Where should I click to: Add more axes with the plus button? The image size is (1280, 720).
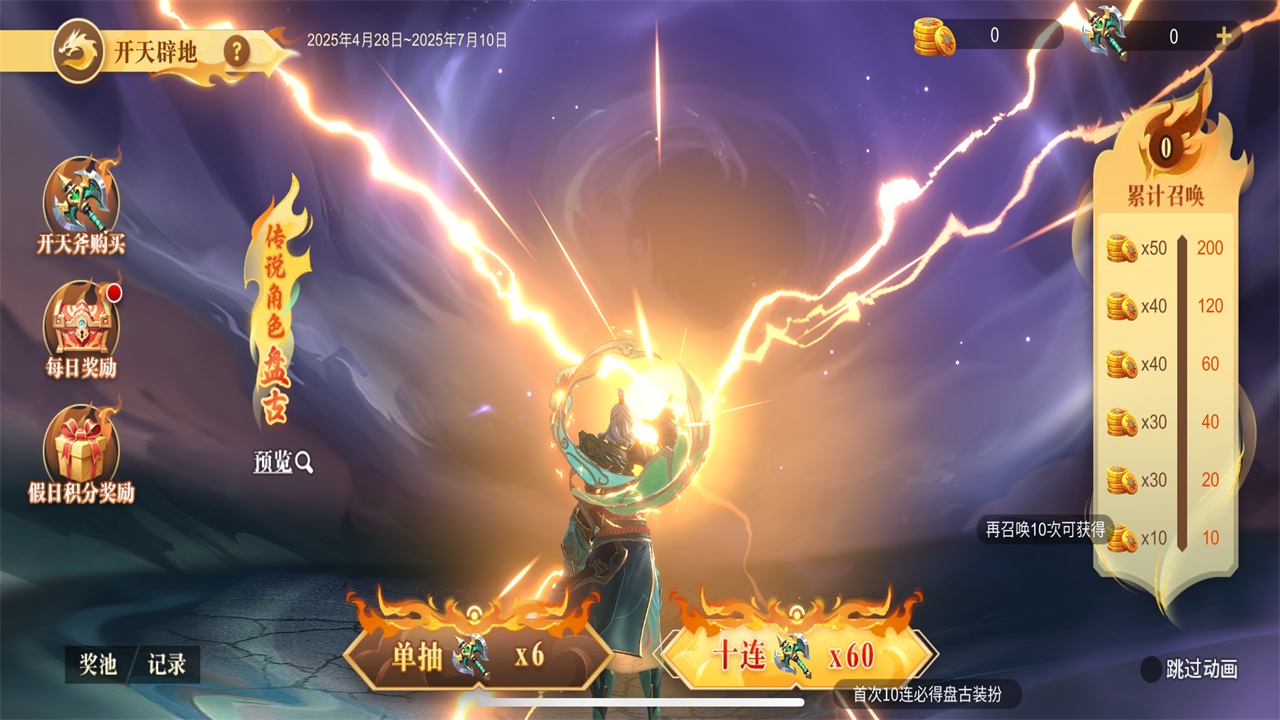[1223, 37]
